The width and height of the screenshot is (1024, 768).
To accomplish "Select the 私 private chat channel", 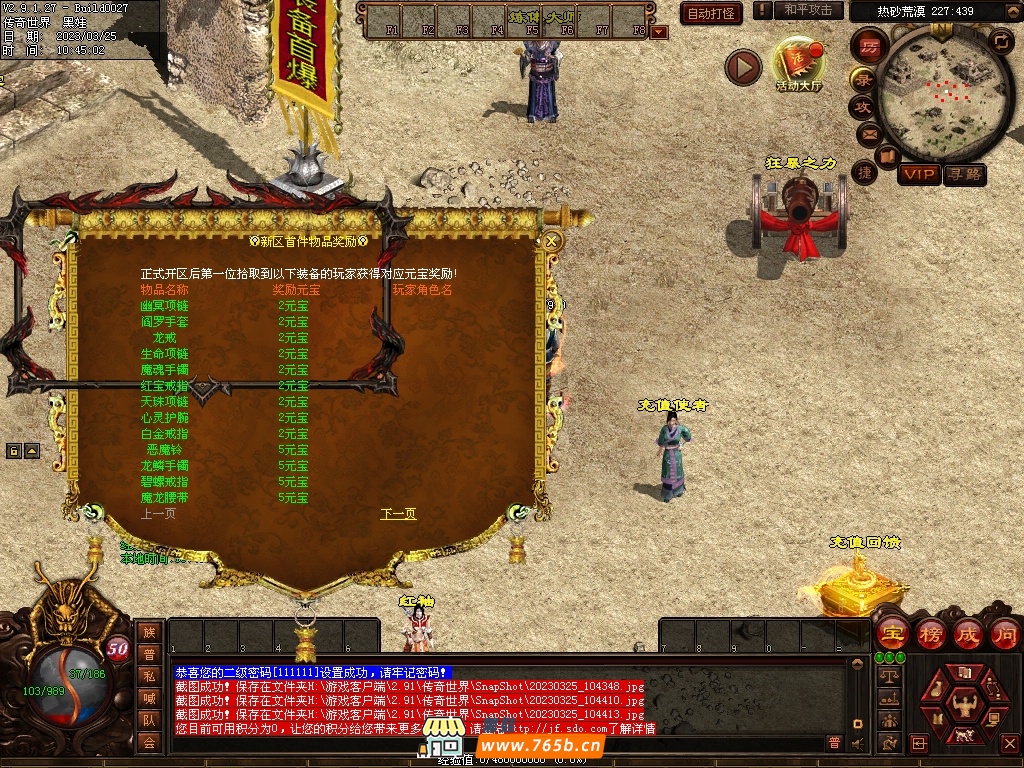I will 149,676.
